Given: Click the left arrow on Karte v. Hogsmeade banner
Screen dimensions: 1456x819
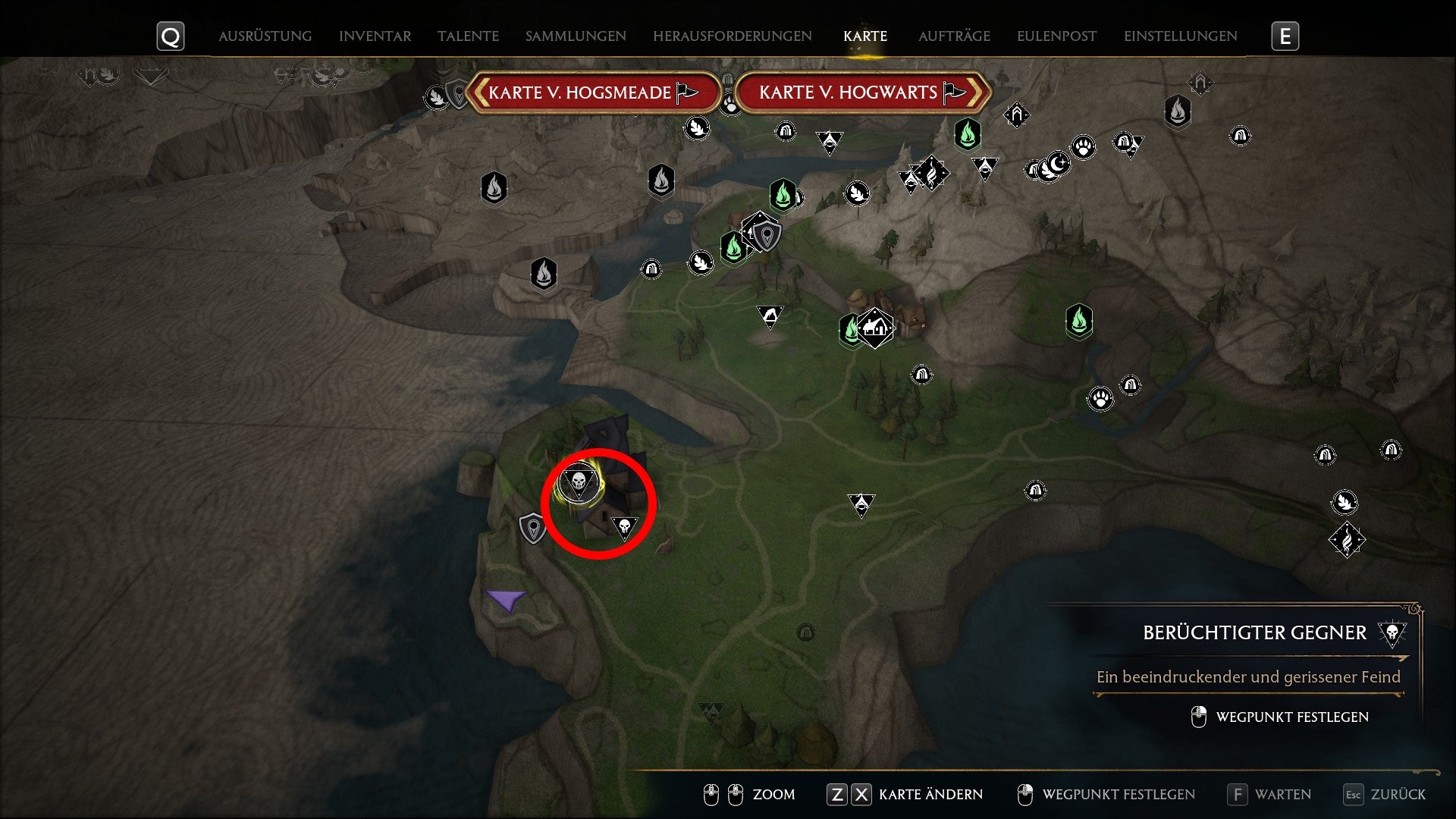Looking at the screenshot, I should 480,93.
